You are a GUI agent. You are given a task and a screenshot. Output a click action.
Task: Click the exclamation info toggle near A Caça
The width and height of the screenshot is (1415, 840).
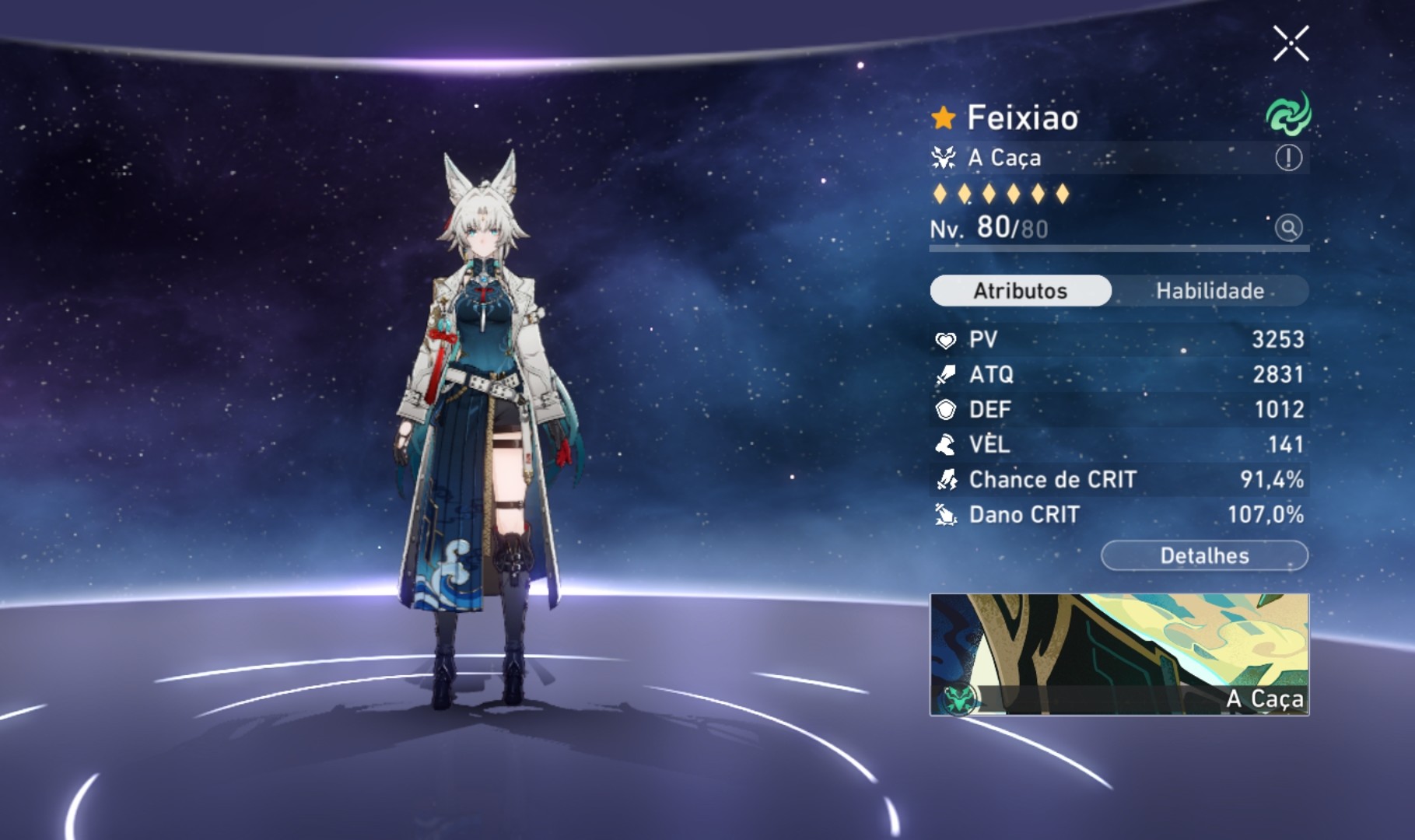[1289, 158]
